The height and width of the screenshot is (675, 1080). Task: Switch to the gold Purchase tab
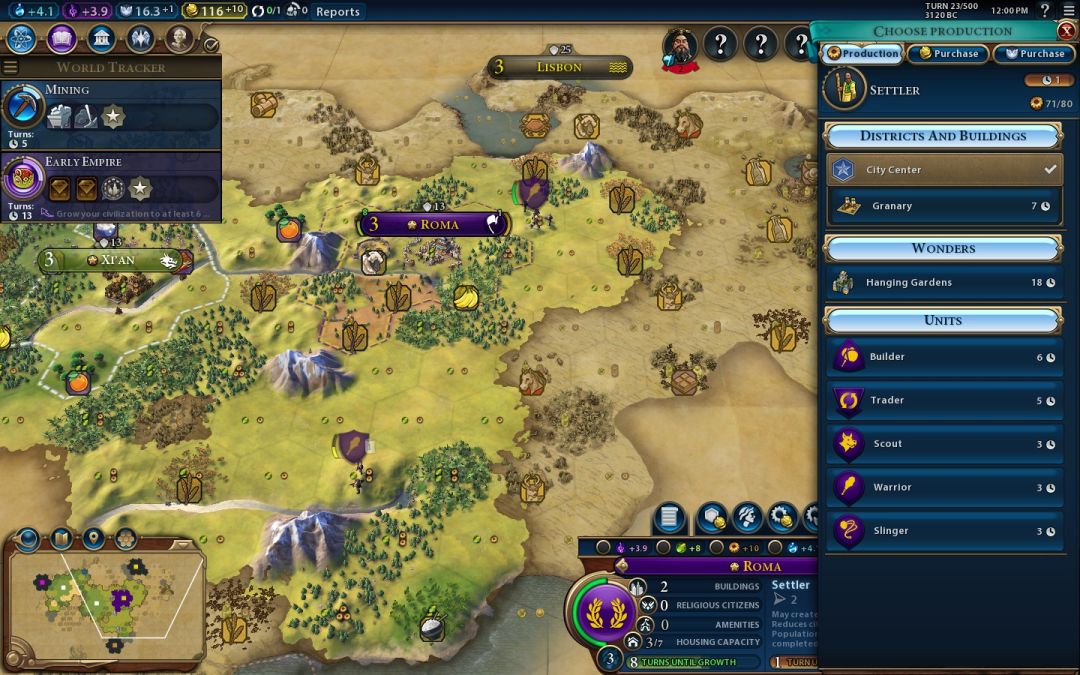tap(948, 54)
